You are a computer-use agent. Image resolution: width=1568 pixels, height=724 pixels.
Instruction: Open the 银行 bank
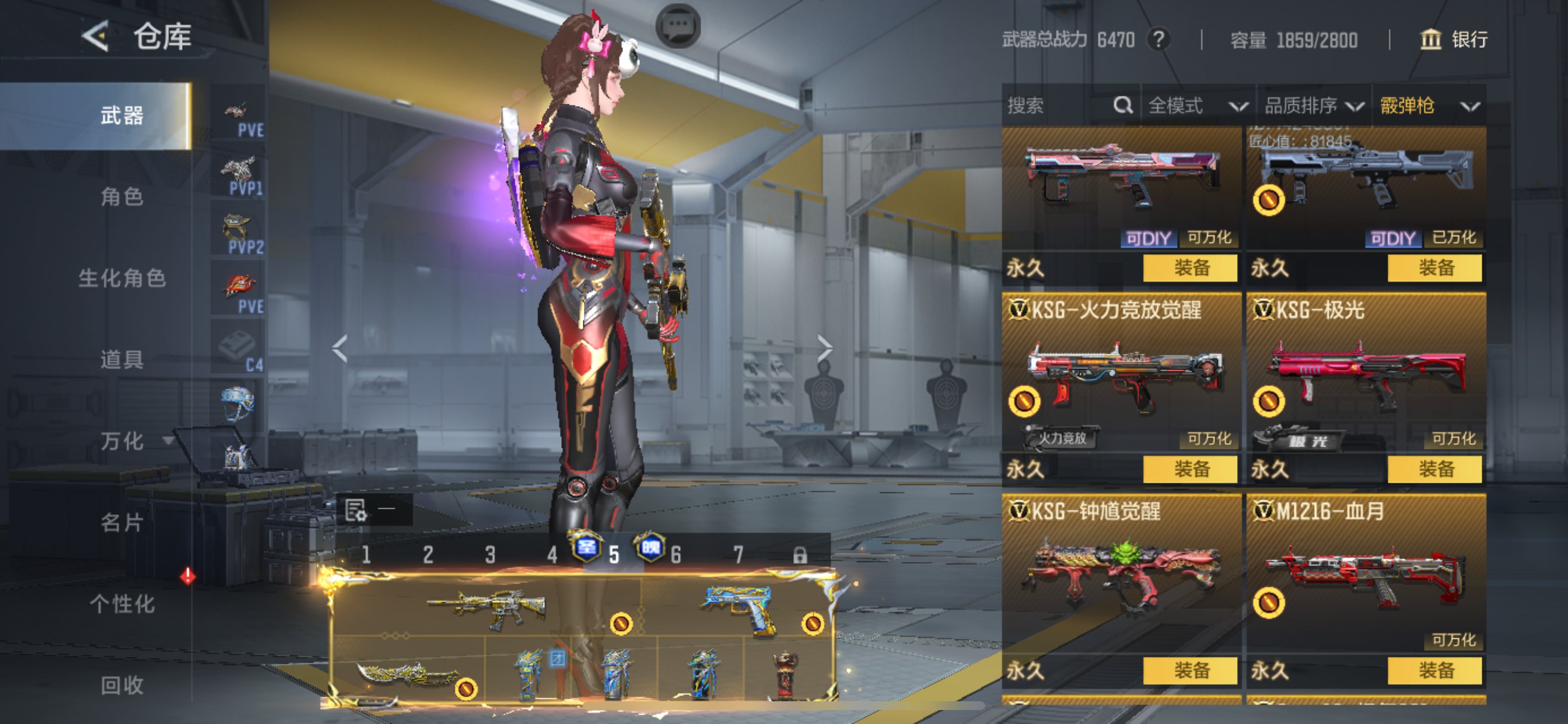[1455, 40]
